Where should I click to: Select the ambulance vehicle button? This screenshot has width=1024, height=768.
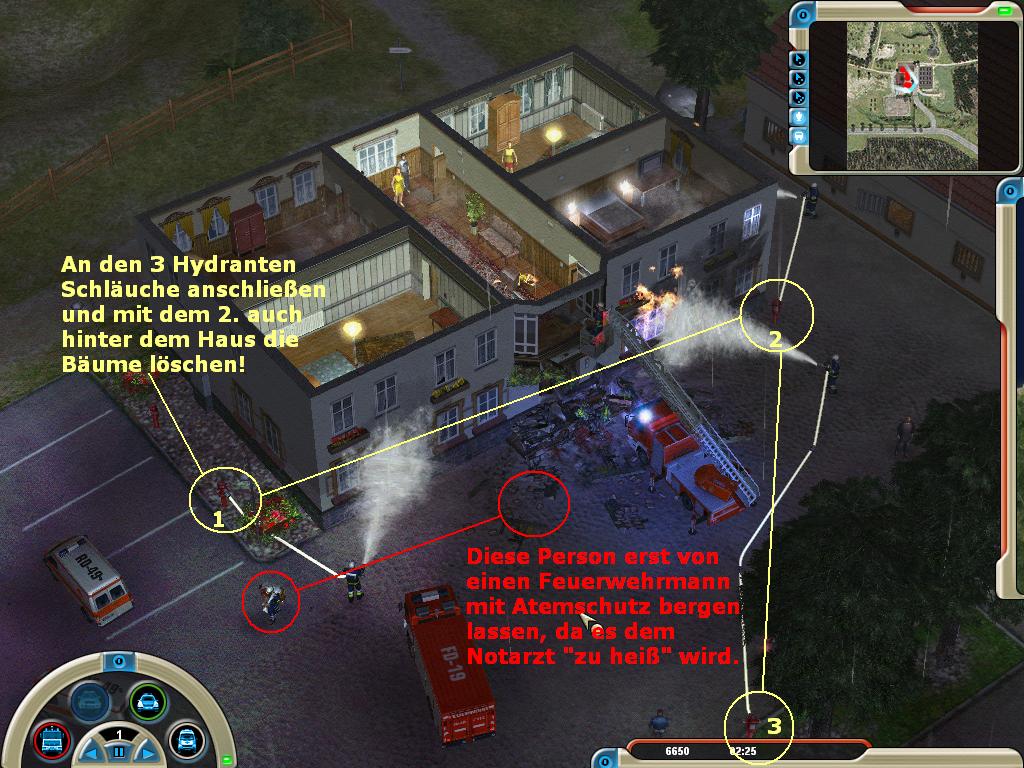[x=185, y=739]
